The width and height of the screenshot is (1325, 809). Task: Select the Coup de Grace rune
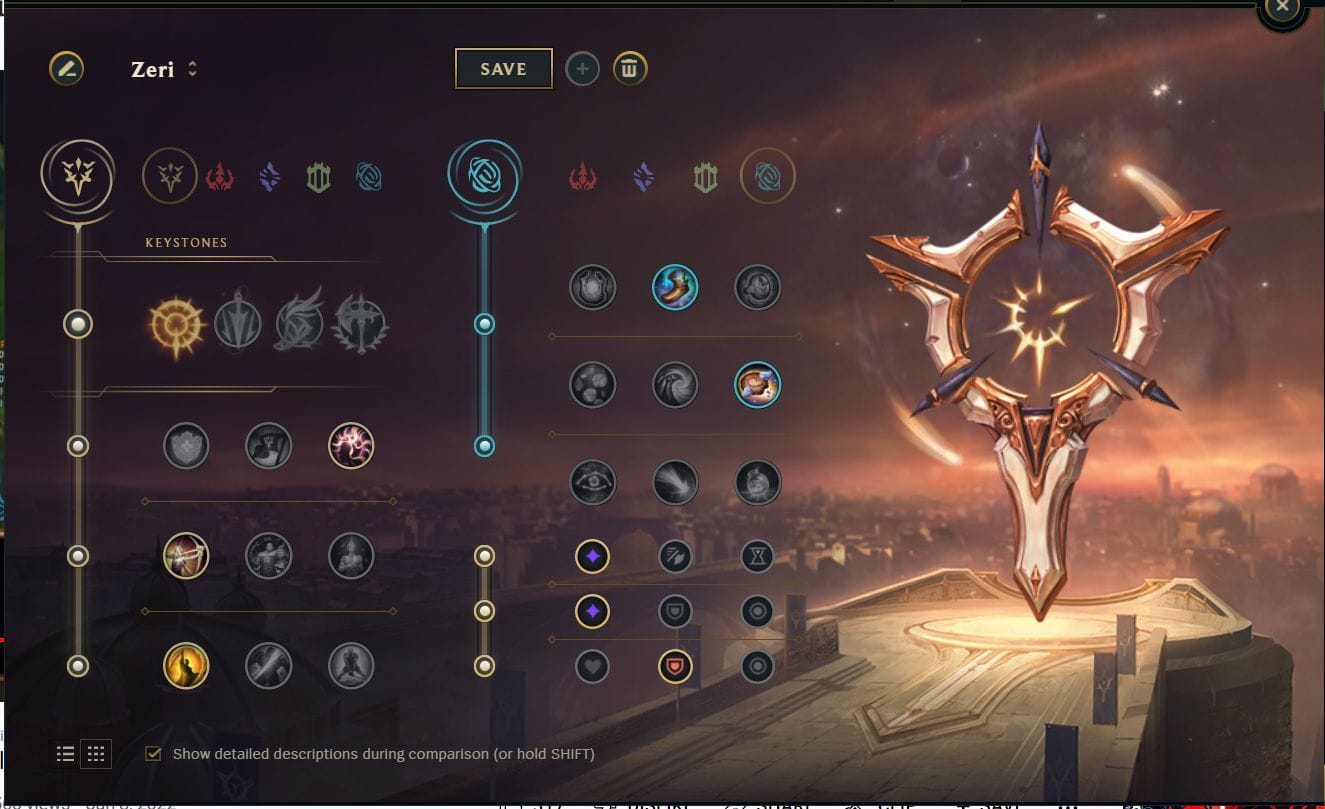[x=185, y=667]
